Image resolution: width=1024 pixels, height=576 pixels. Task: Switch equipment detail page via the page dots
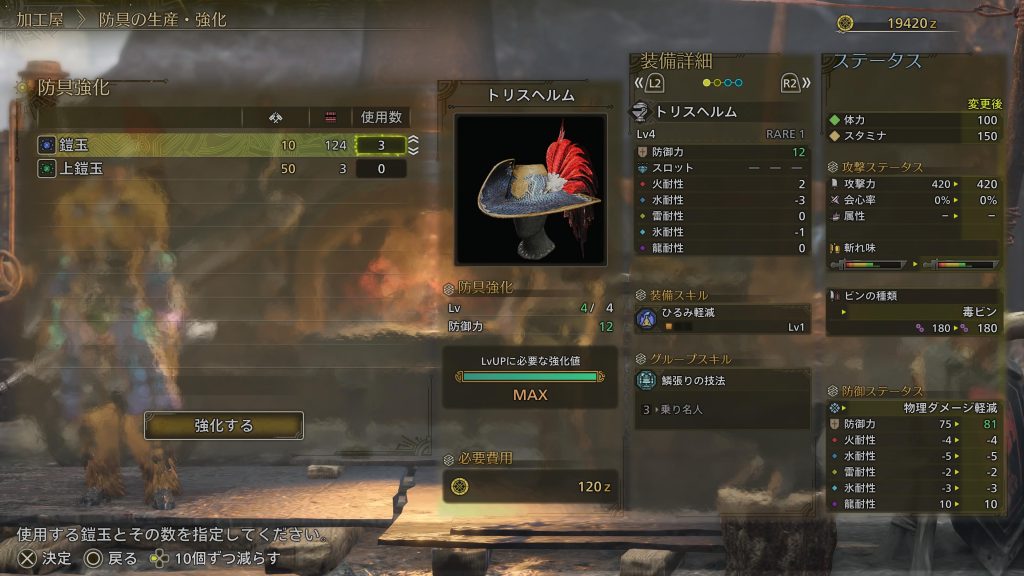point(722,83)
